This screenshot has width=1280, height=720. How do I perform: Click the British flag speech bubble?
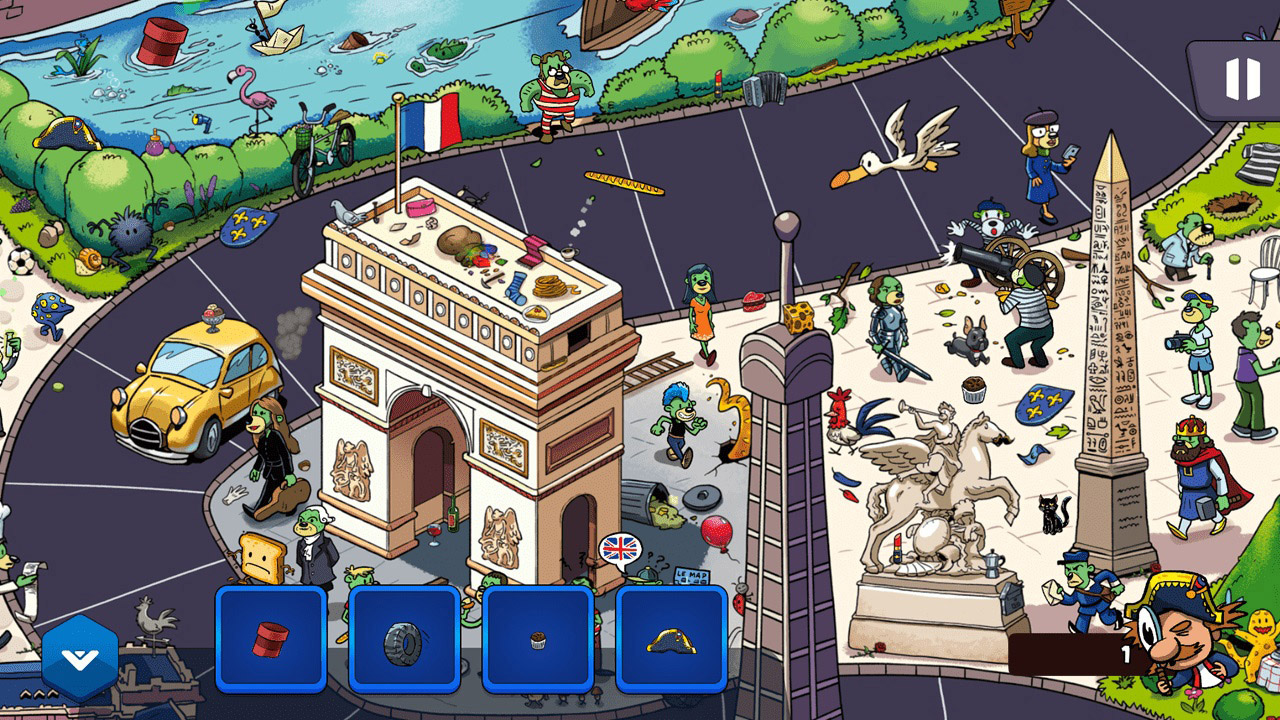point(618,548)
